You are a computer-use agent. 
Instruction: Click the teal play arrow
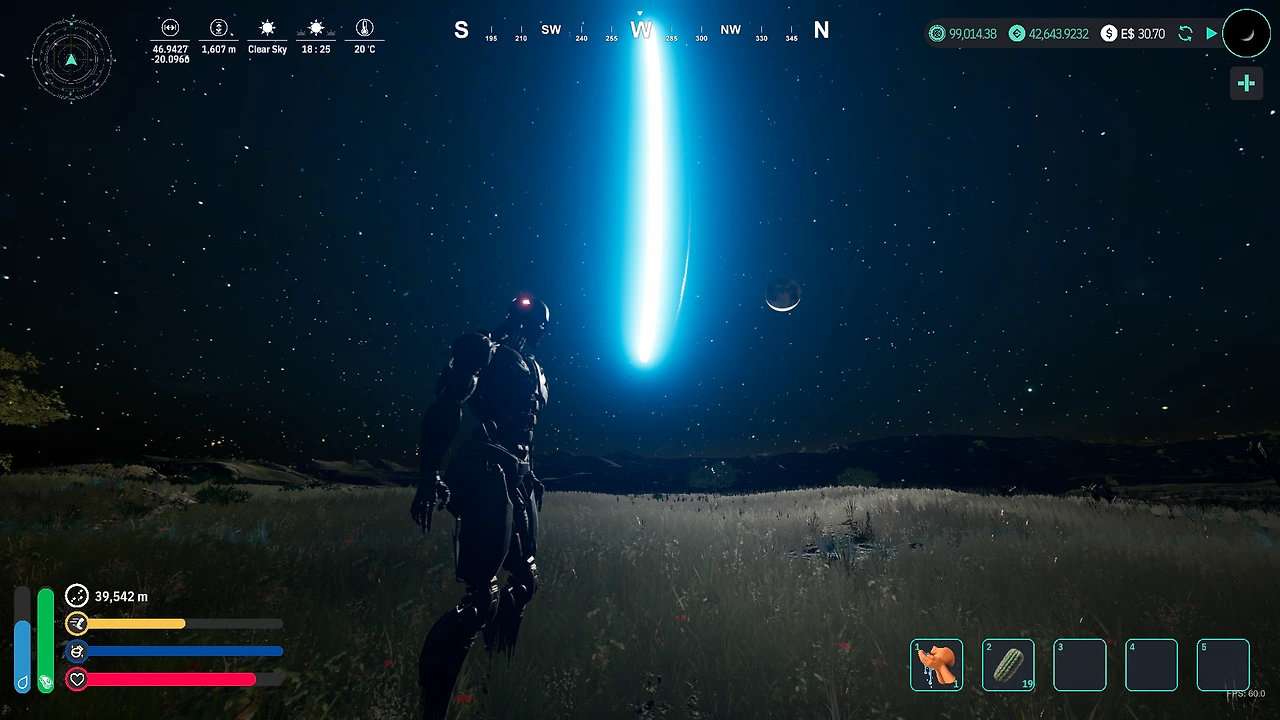[x=1212, y=34]
